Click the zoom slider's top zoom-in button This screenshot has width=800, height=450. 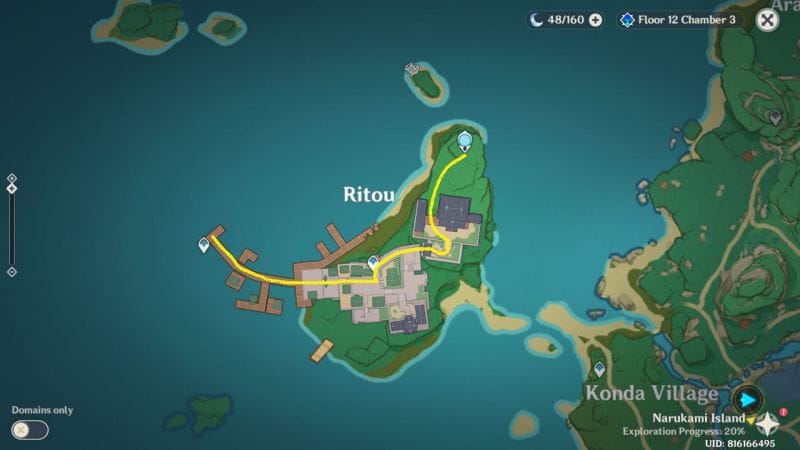coord(11,179)
